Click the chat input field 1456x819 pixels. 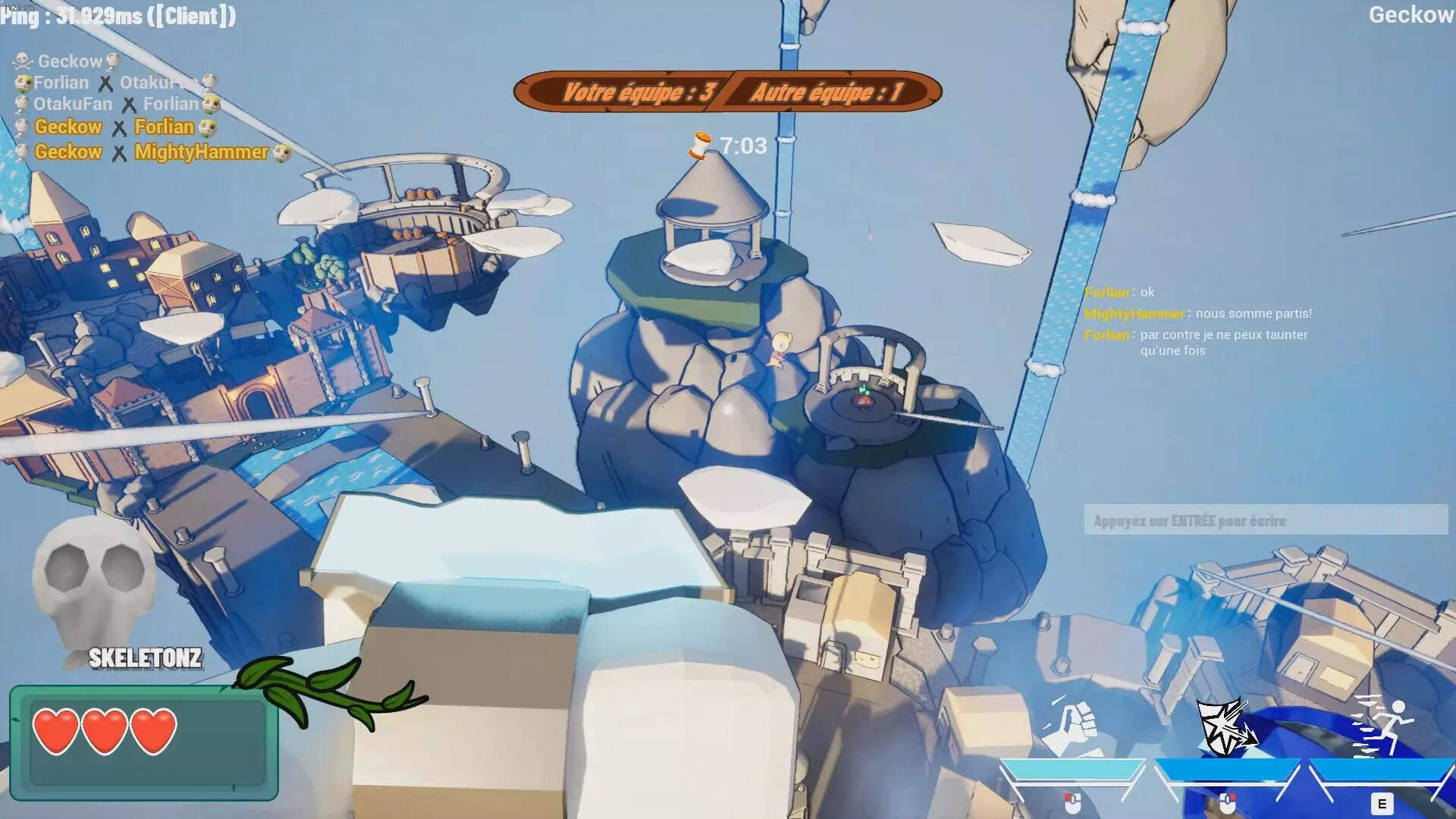pyautogui.click(x=1265, y=520)
